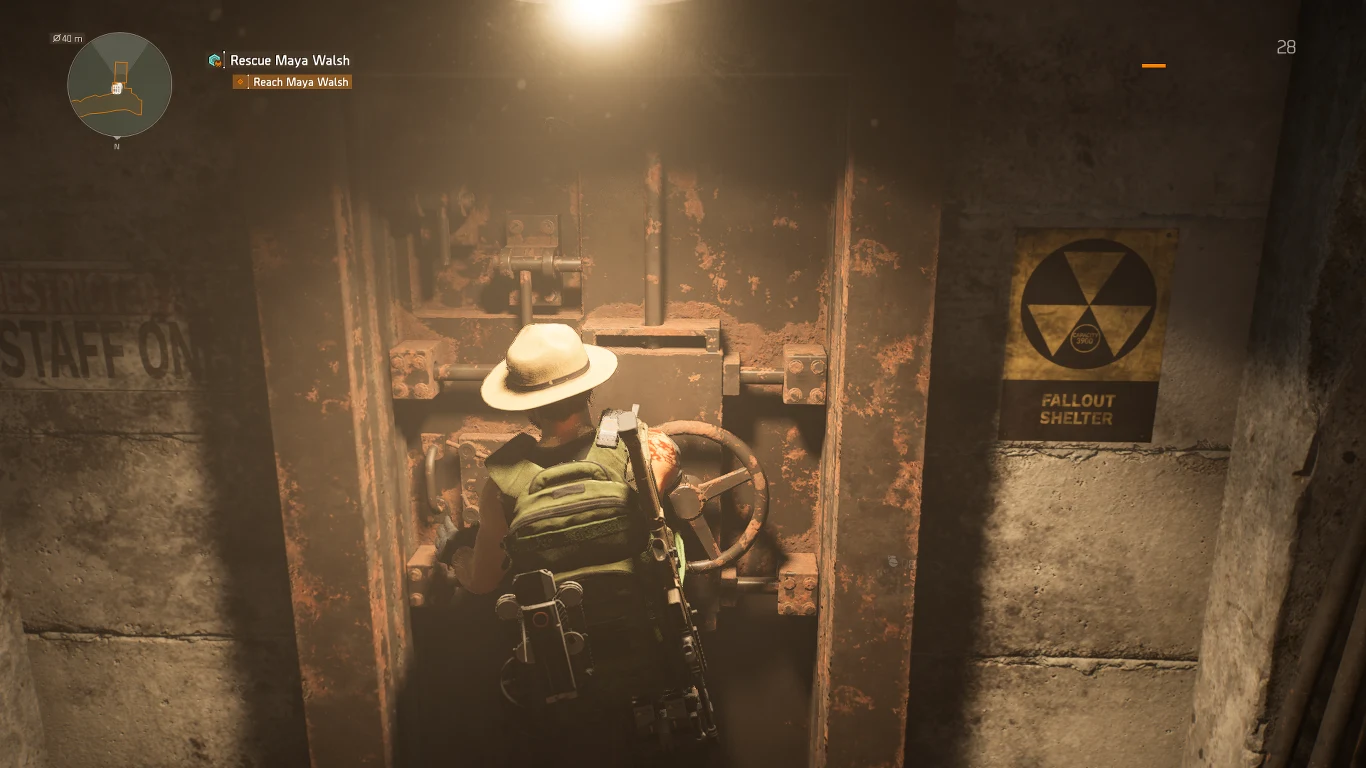Click the orange ammo bar near the reticle
This screenshot has height=768, width=1366.
pyautogui.click(x=1155, y=65)
